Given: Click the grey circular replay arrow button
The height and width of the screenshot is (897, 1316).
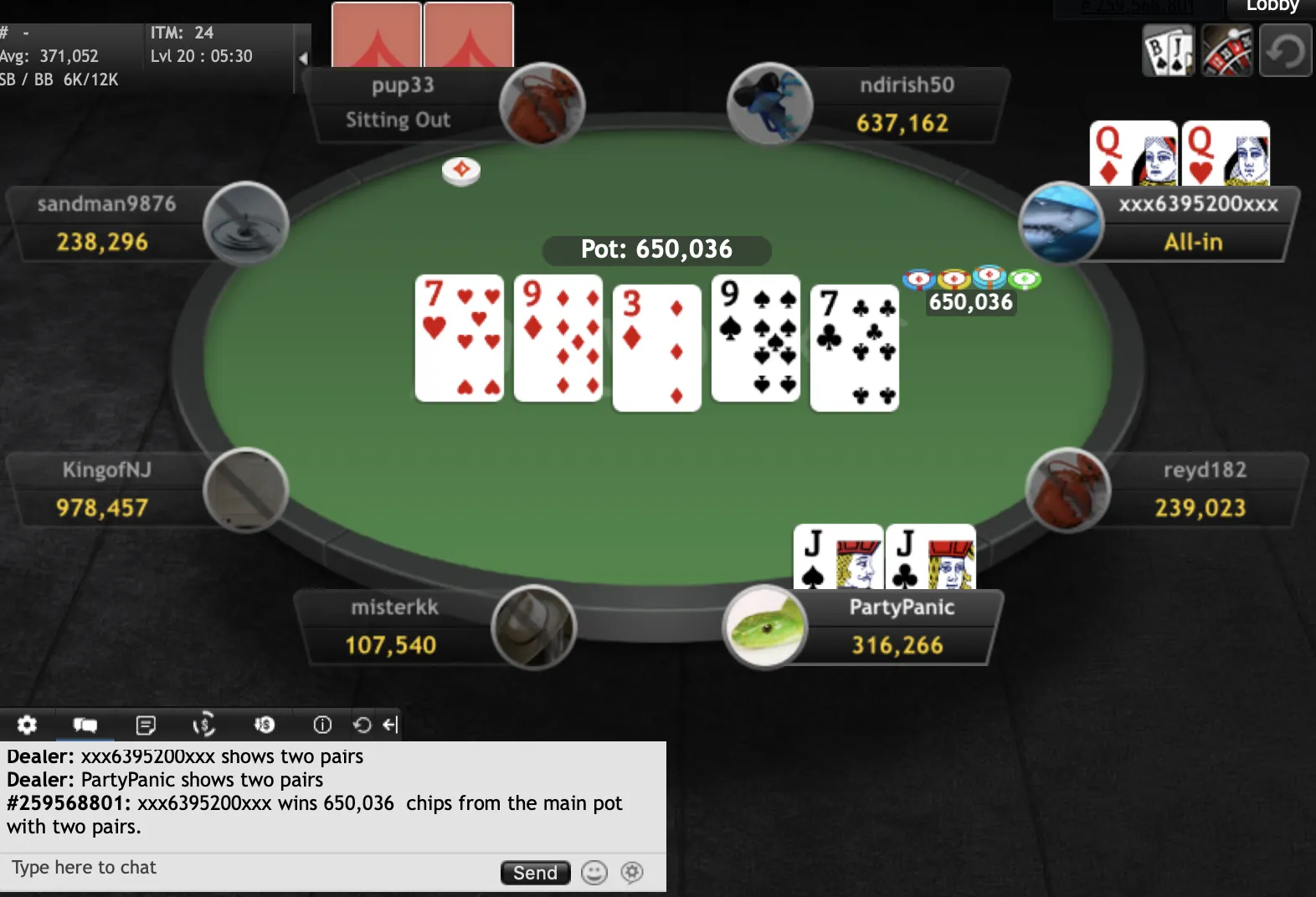Looking at the screenshot, I should tap(1285, 51).
